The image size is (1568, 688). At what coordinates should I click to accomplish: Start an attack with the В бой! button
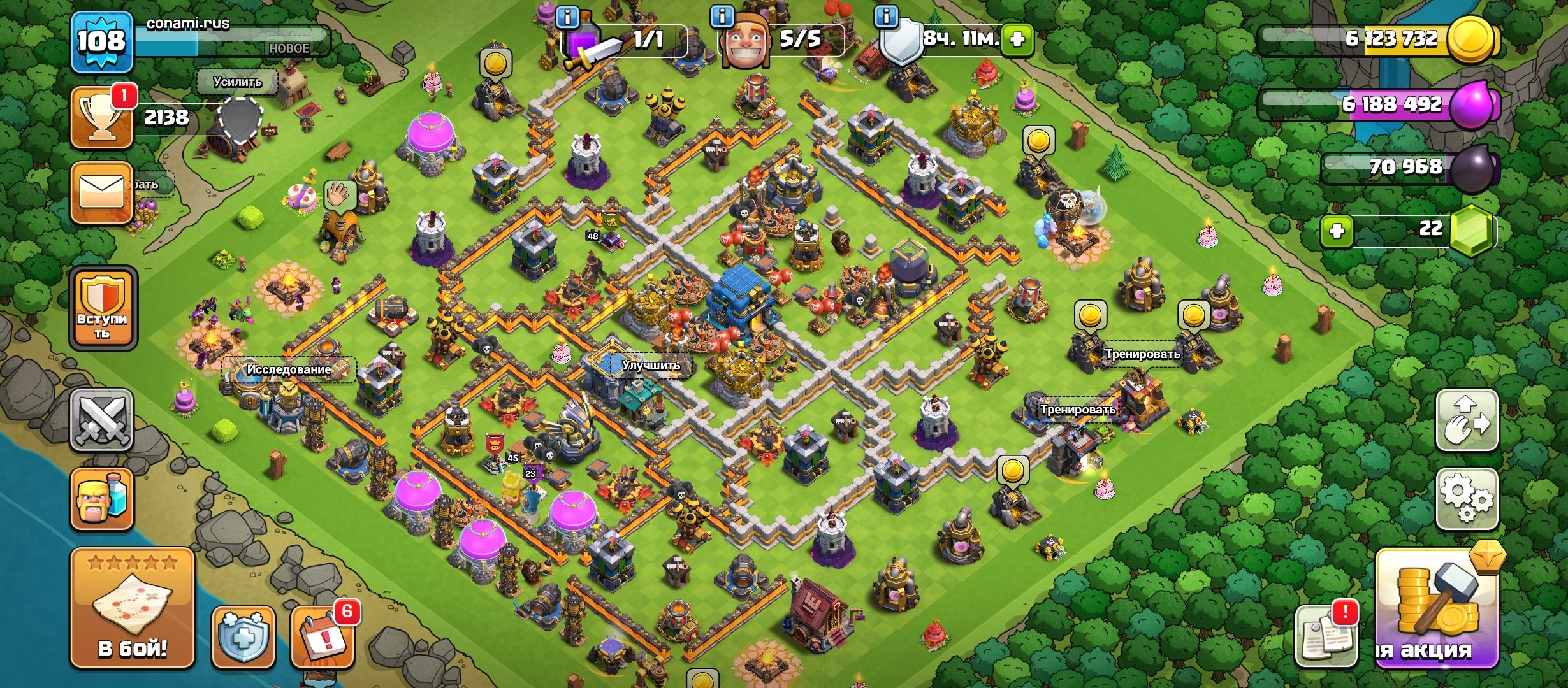click(x=132, y=608)
